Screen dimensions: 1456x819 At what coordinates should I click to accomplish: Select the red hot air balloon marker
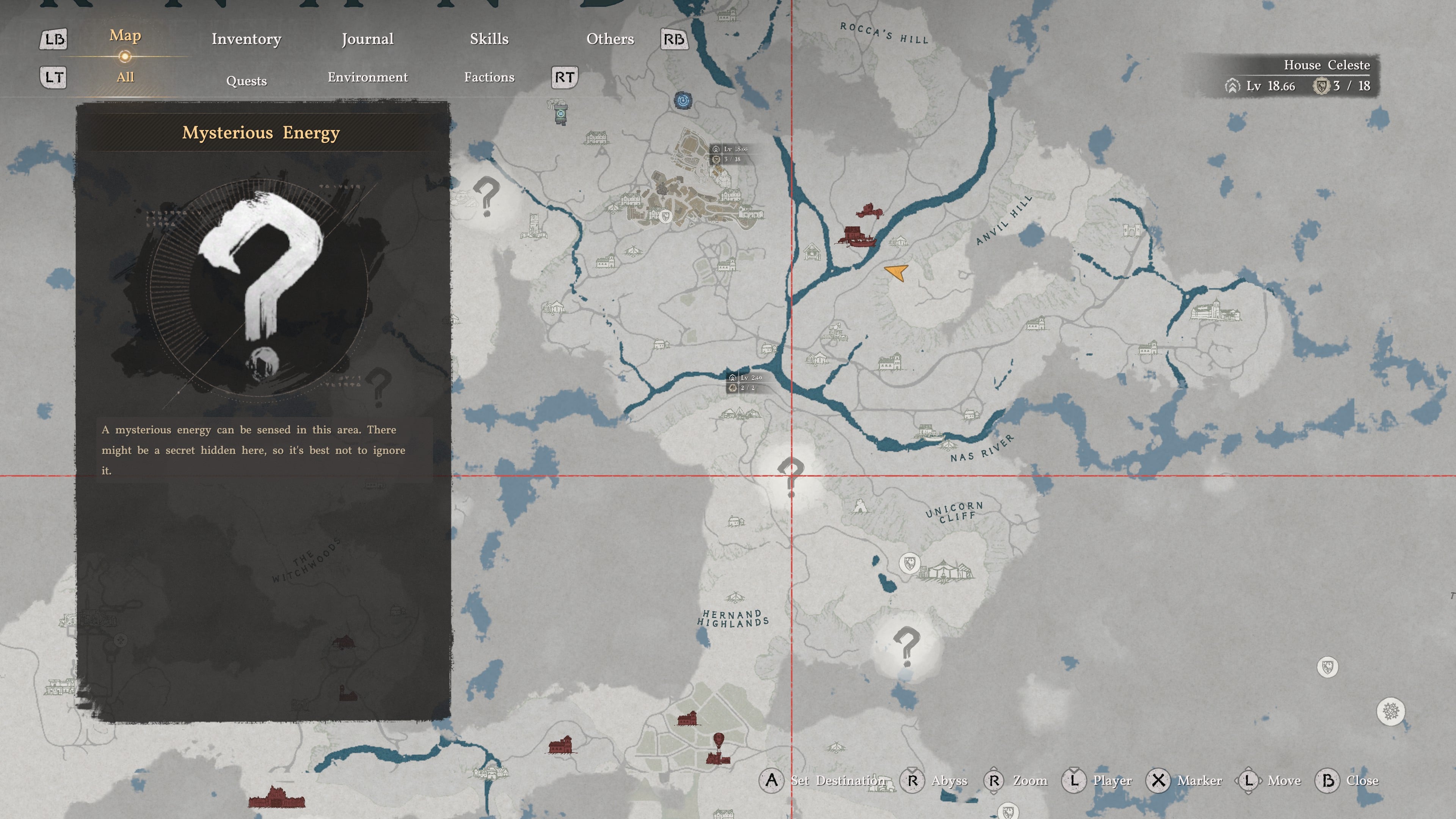click(719, 739)
